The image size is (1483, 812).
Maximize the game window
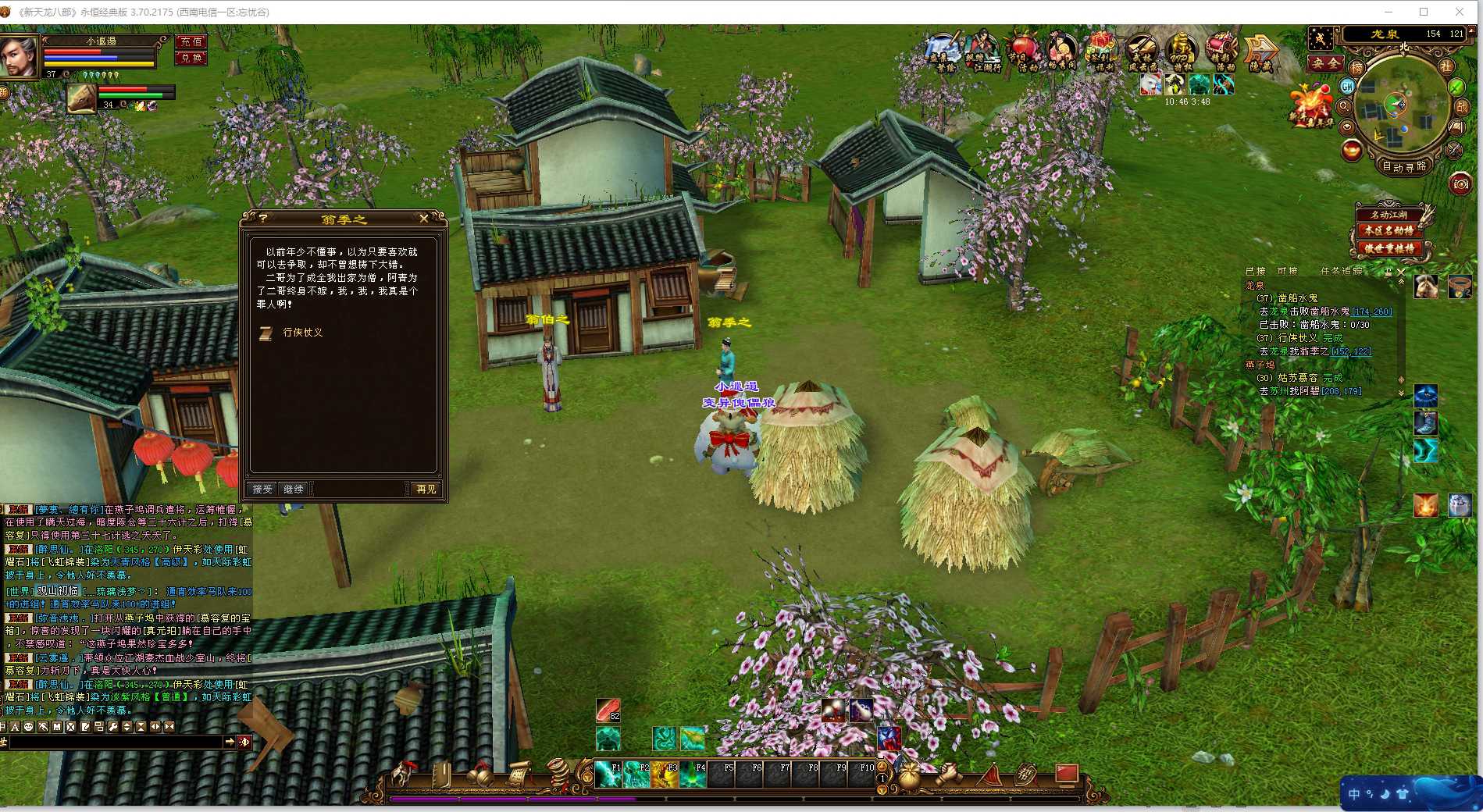1424,12
